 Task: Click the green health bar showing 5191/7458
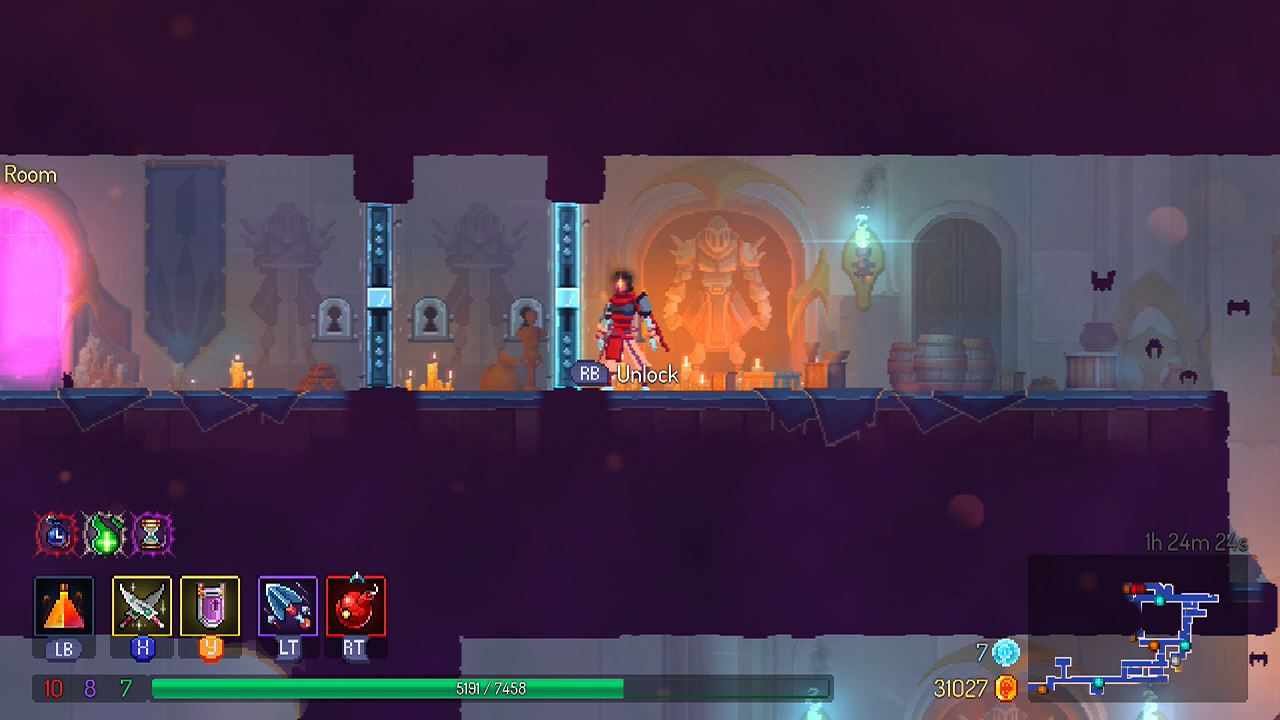pyautogui.click(x=490, y=688)
